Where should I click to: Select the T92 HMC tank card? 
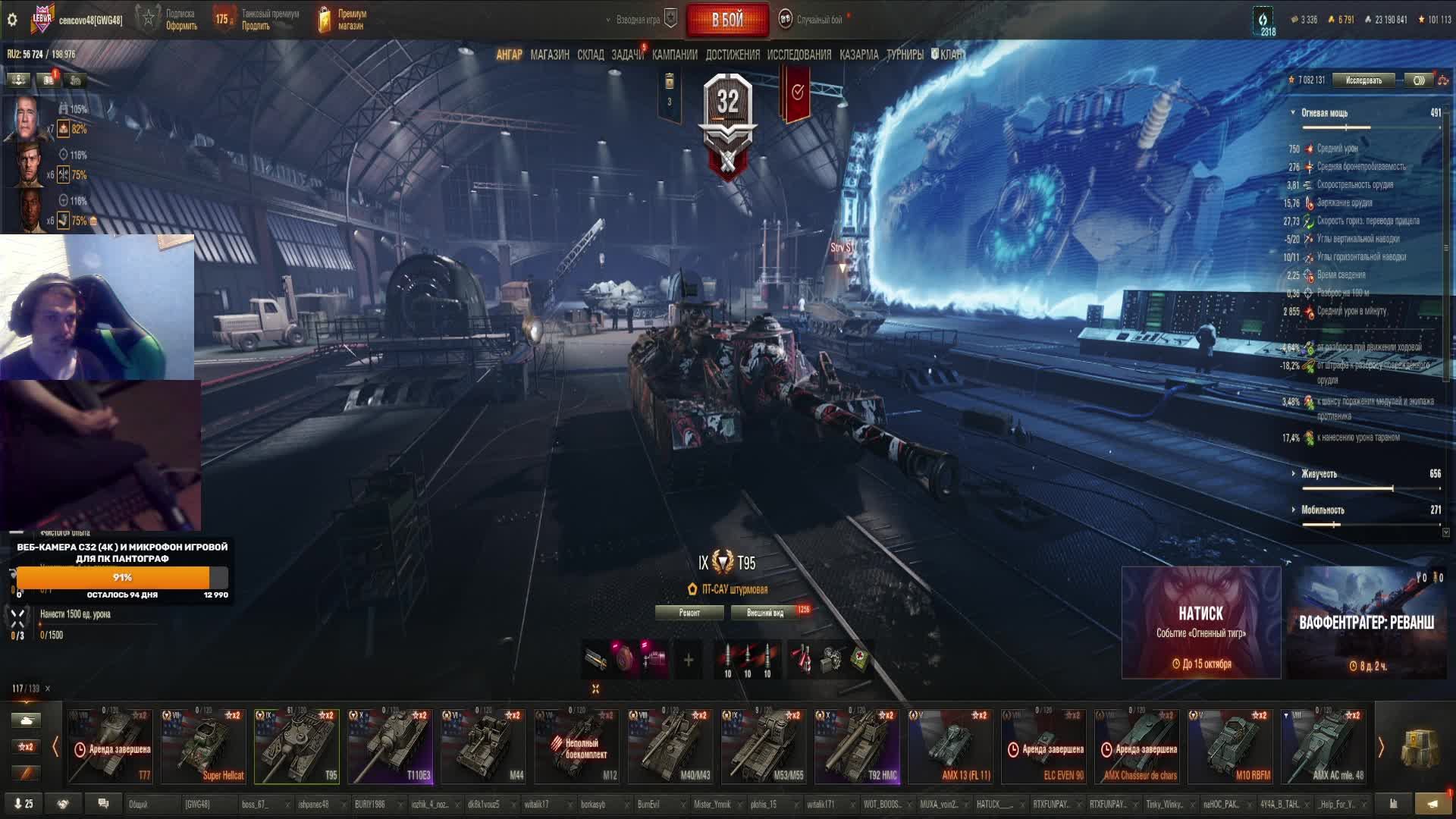(x=857, y=745)
